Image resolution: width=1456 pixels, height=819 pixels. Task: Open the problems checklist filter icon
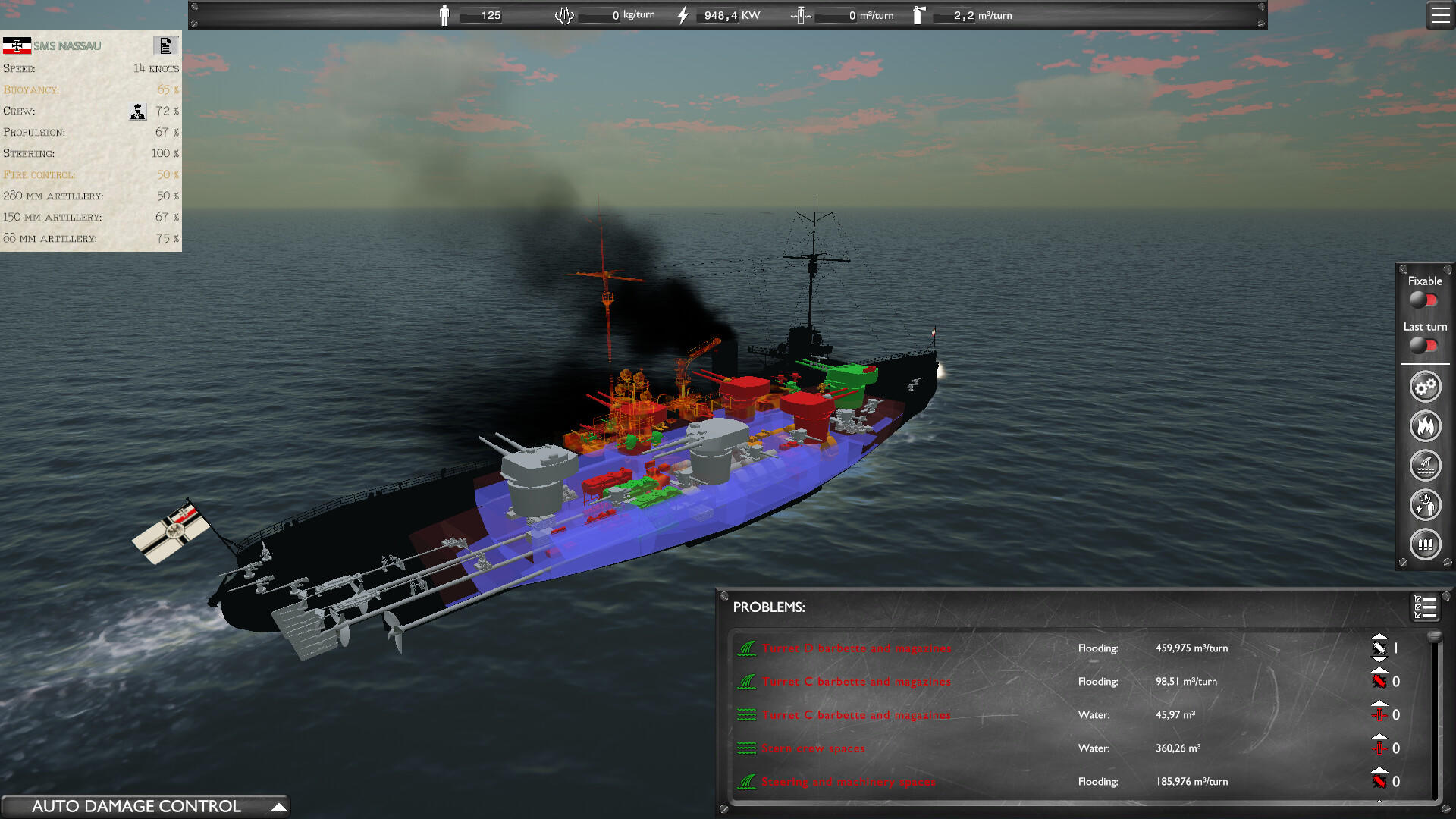click(1425, 607)
